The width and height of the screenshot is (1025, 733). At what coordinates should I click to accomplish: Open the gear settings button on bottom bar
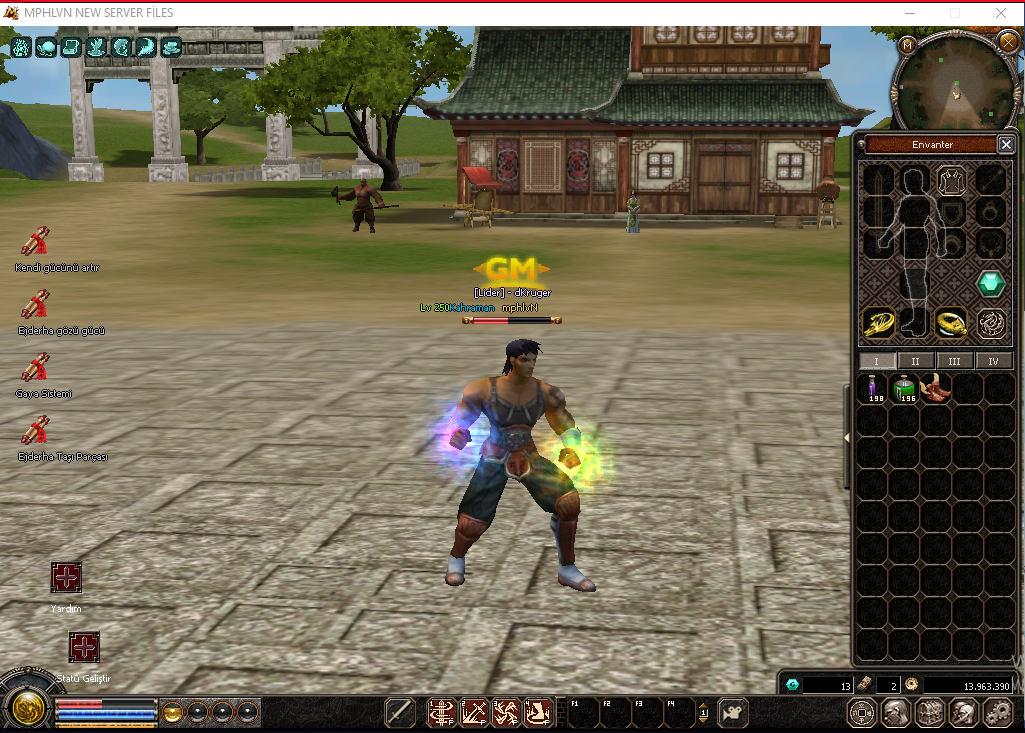[x=997, y=712]
